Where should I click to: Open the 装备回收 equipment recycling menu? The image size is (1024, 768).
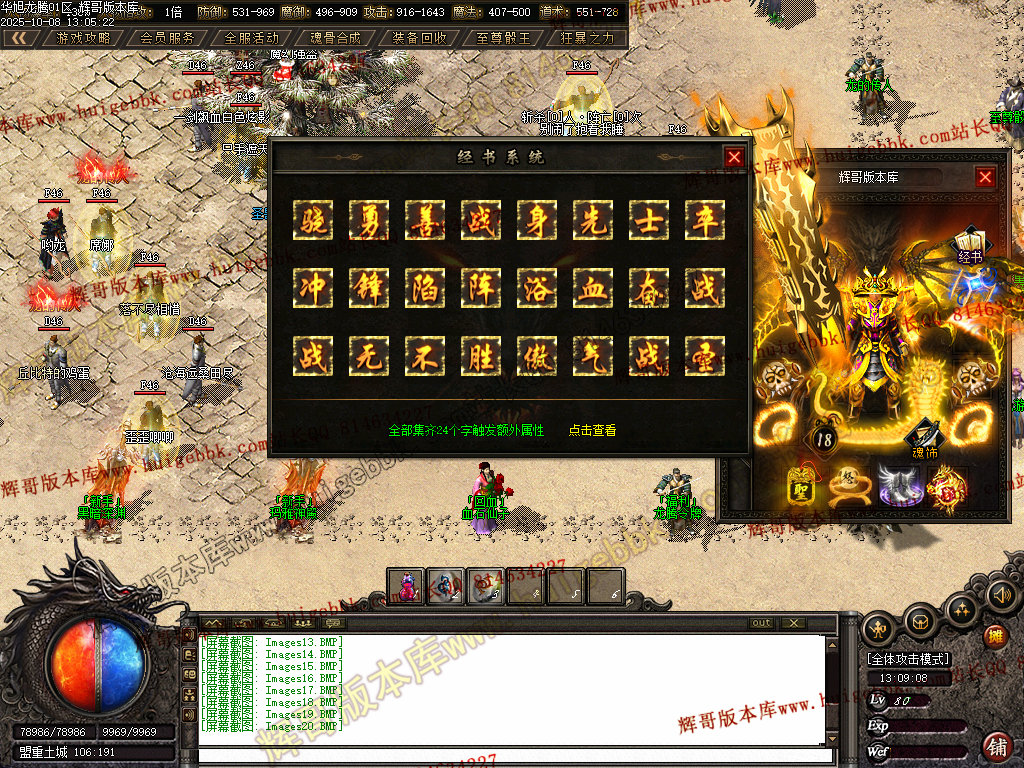pyautogui.click(x=419, y=38)
